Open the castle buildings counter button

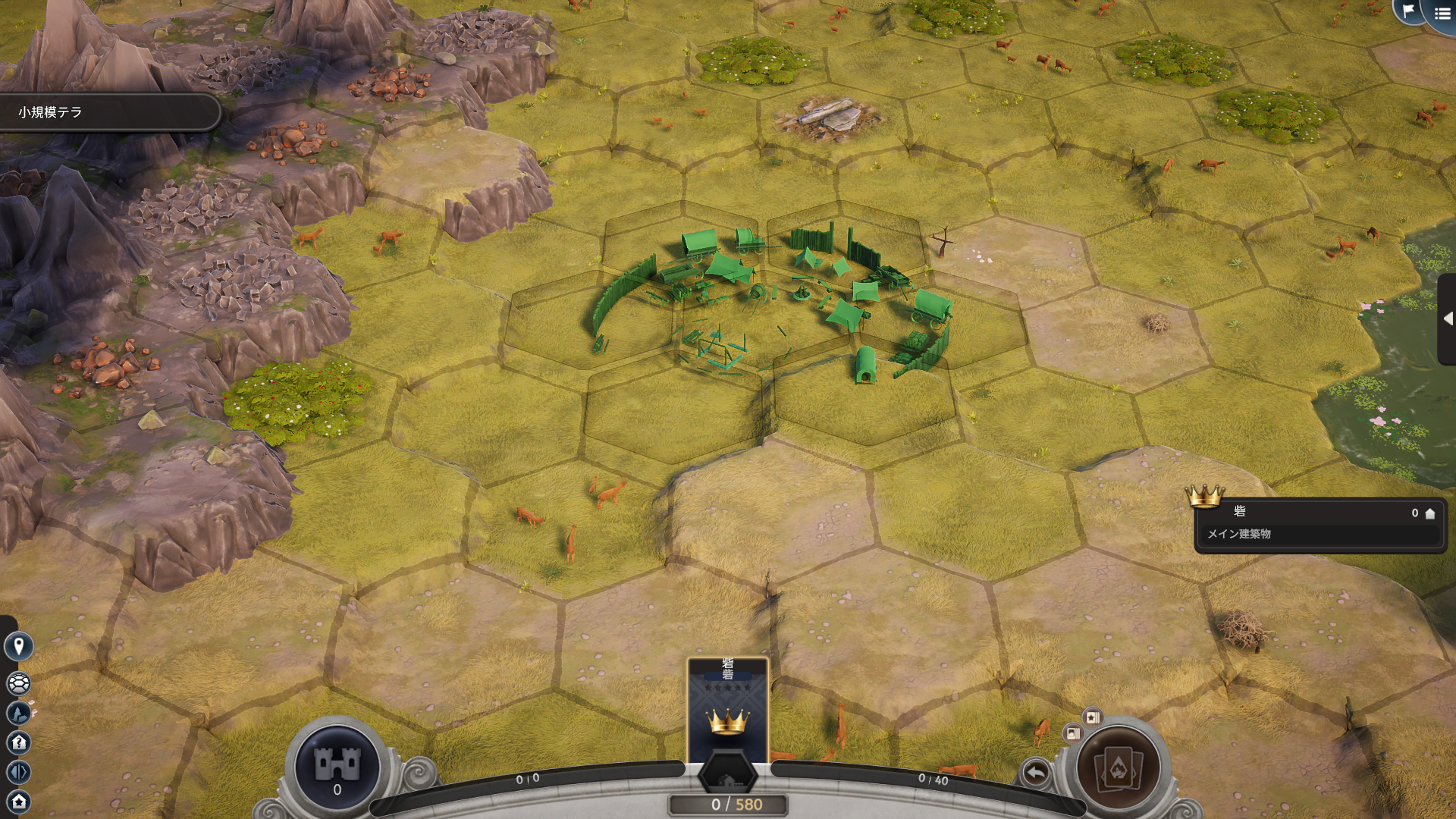tap(337, 767)
